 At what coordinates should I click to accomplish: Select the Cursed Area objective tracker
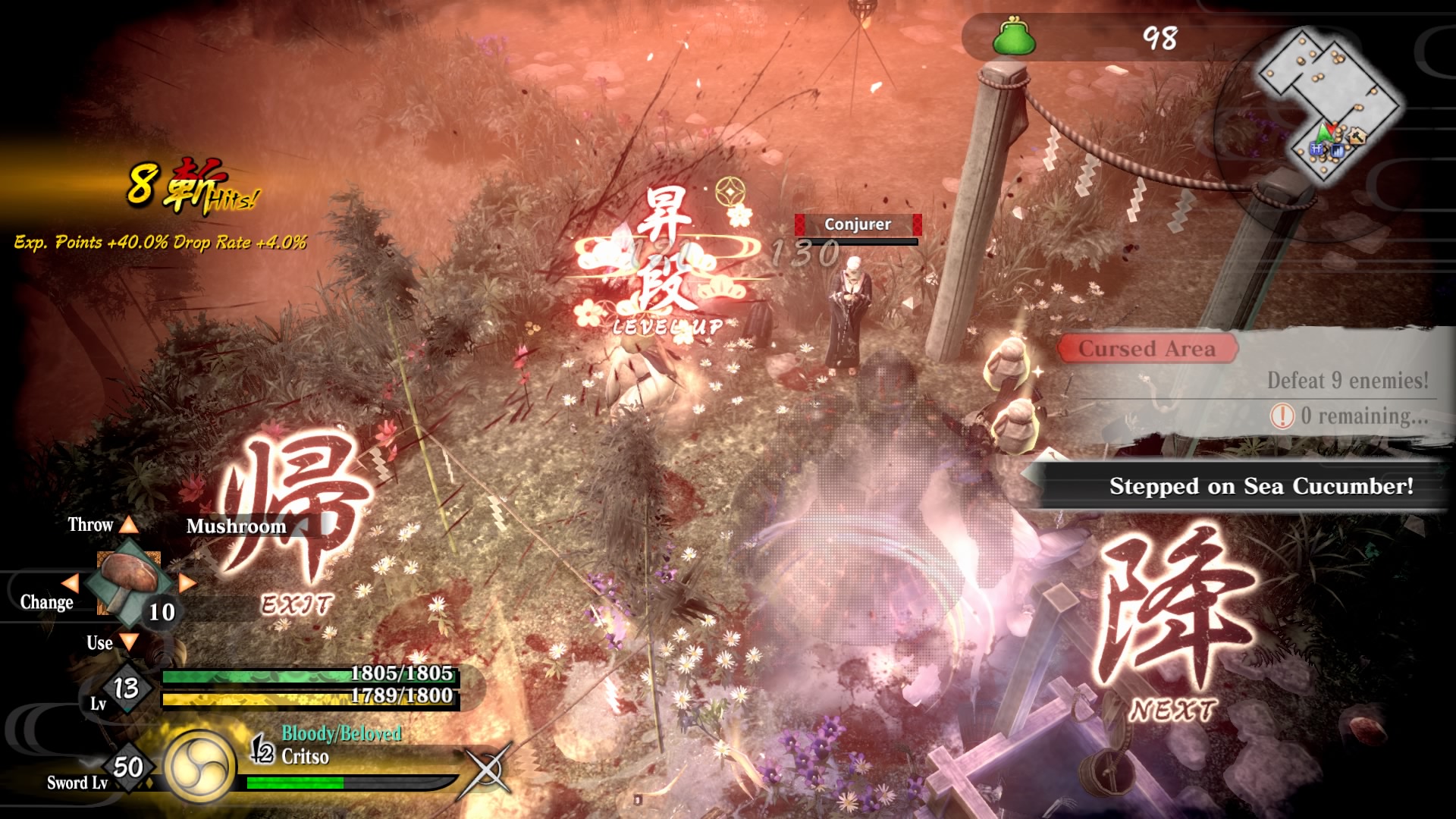tap(1147, 349)
